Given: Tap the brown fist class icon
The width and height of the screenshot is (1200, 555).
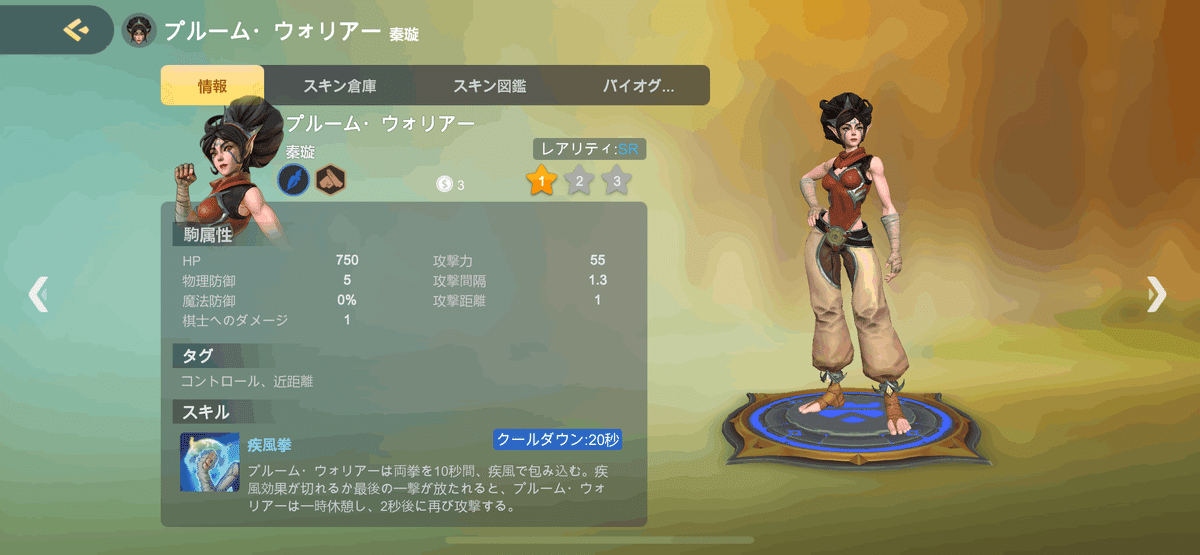Looking at the screenshot, I should pos(331,180).
